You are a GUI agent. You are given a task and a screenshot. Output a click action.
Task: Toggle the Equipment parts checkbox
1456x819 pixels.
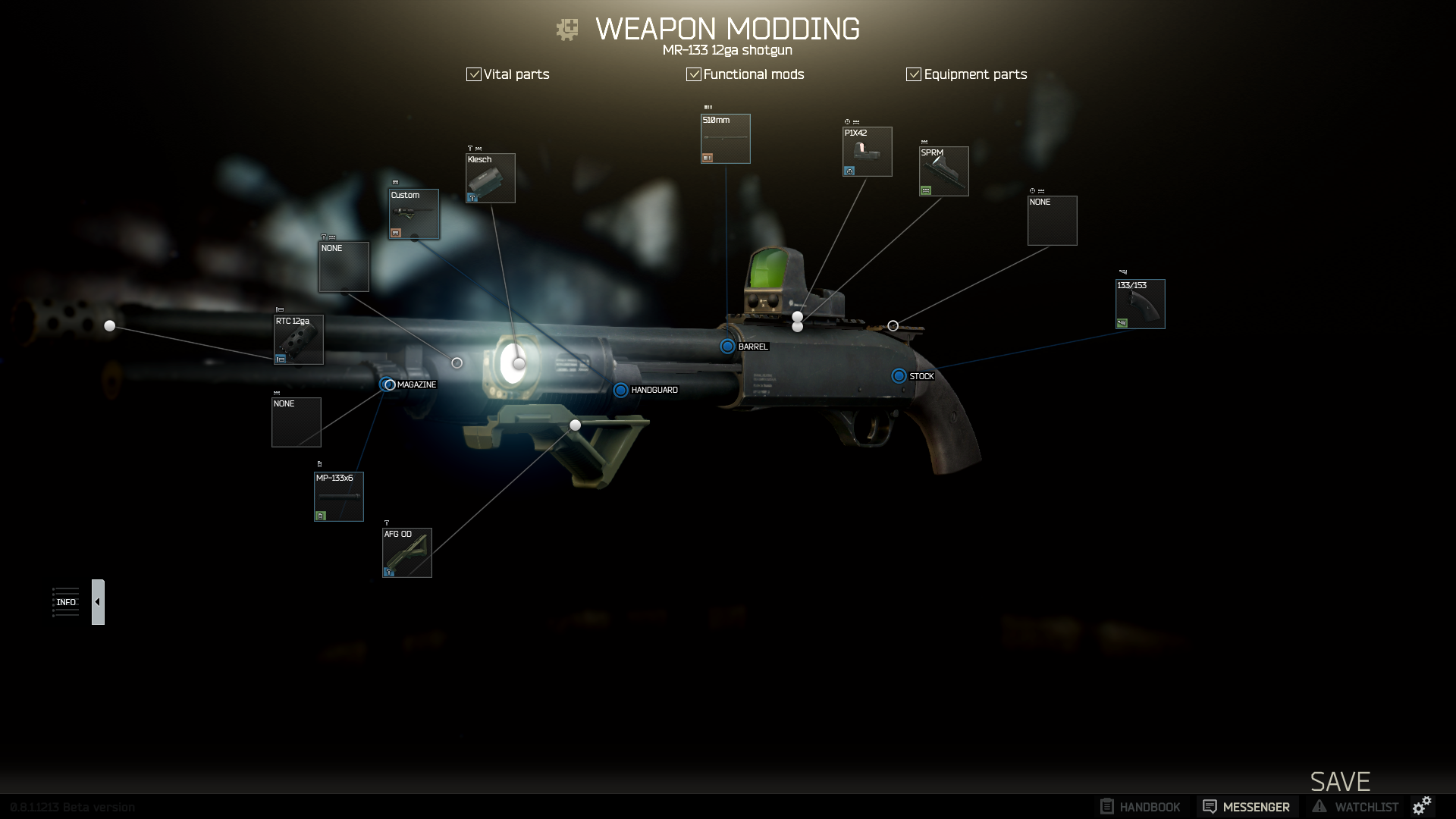pos(914,74)
